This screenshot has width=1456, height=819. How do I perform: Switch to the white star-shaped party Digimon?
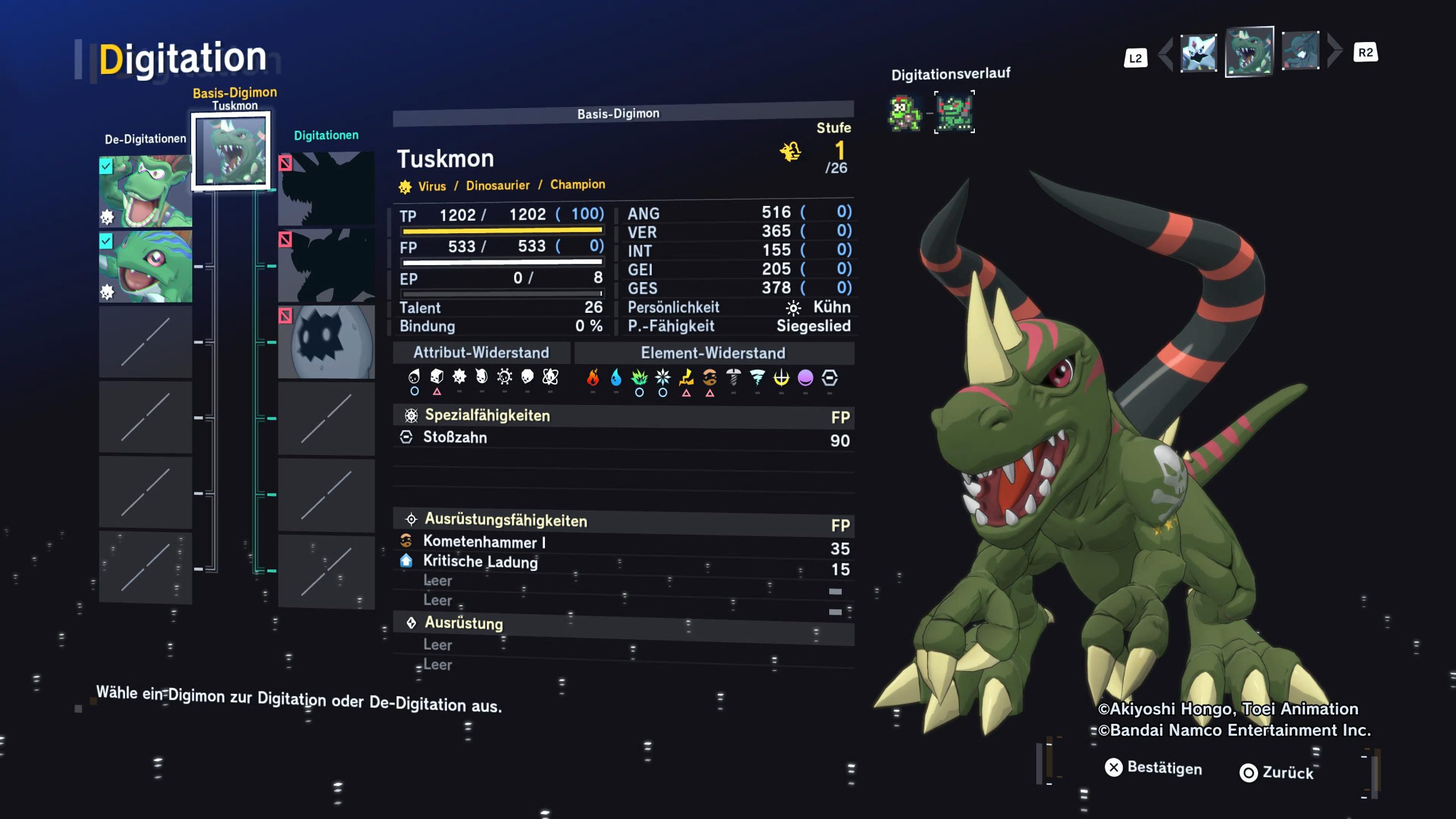tap(1198, 53)
